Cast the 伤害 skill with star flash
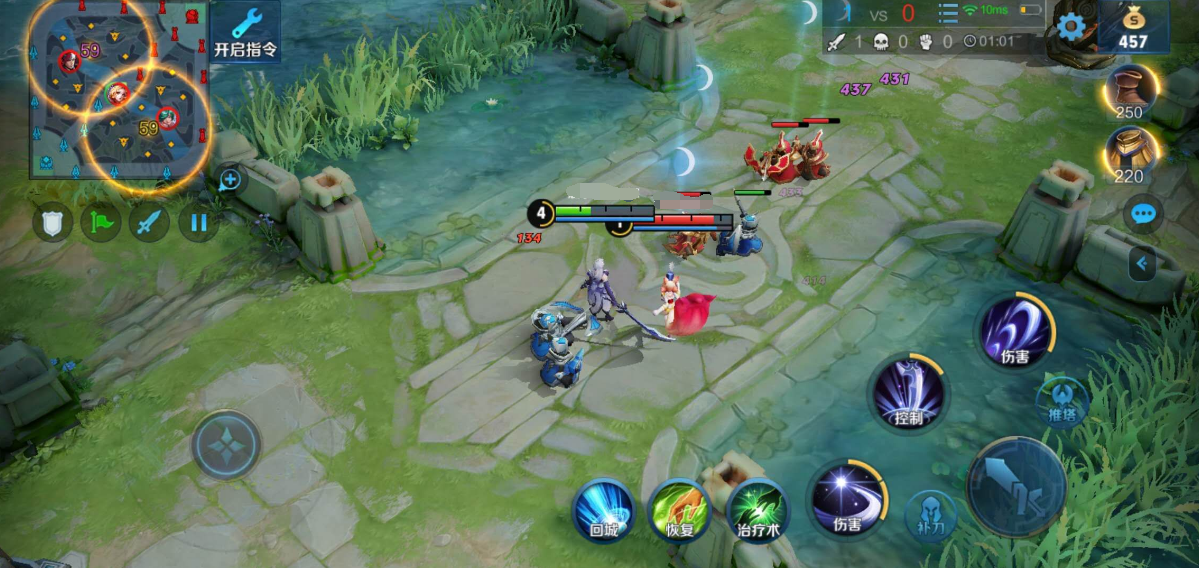 tap(845, 498)
